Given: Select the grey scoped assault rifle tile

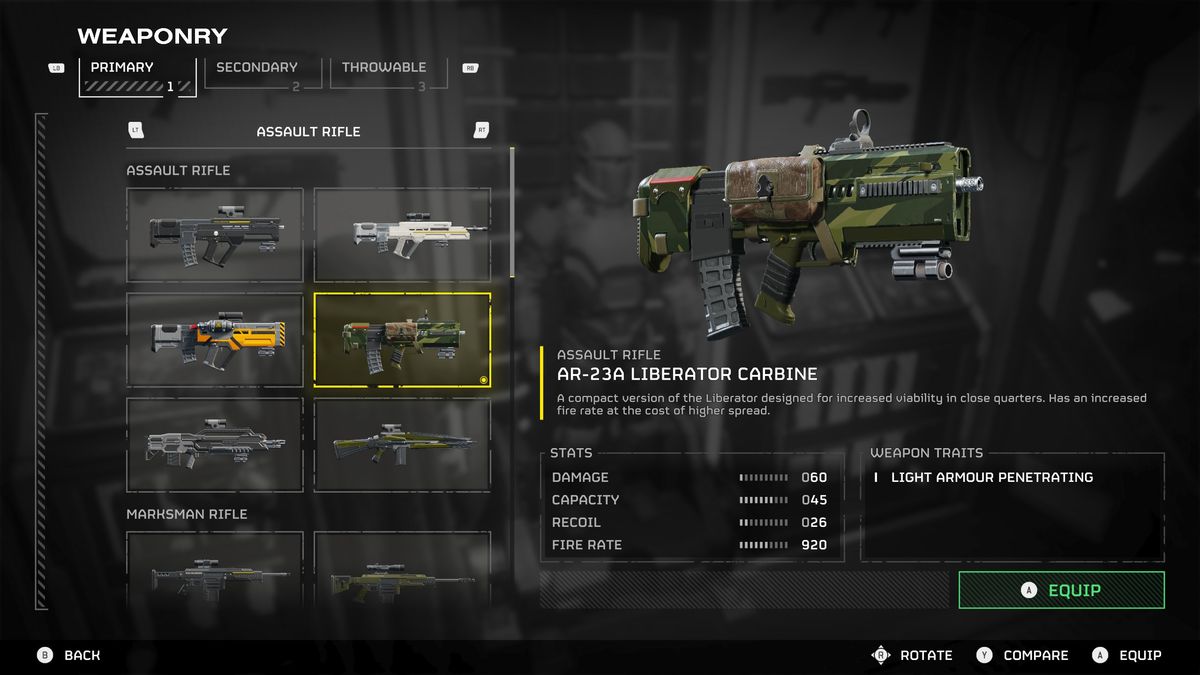Looking at the screenshot, I should point(214,445).
